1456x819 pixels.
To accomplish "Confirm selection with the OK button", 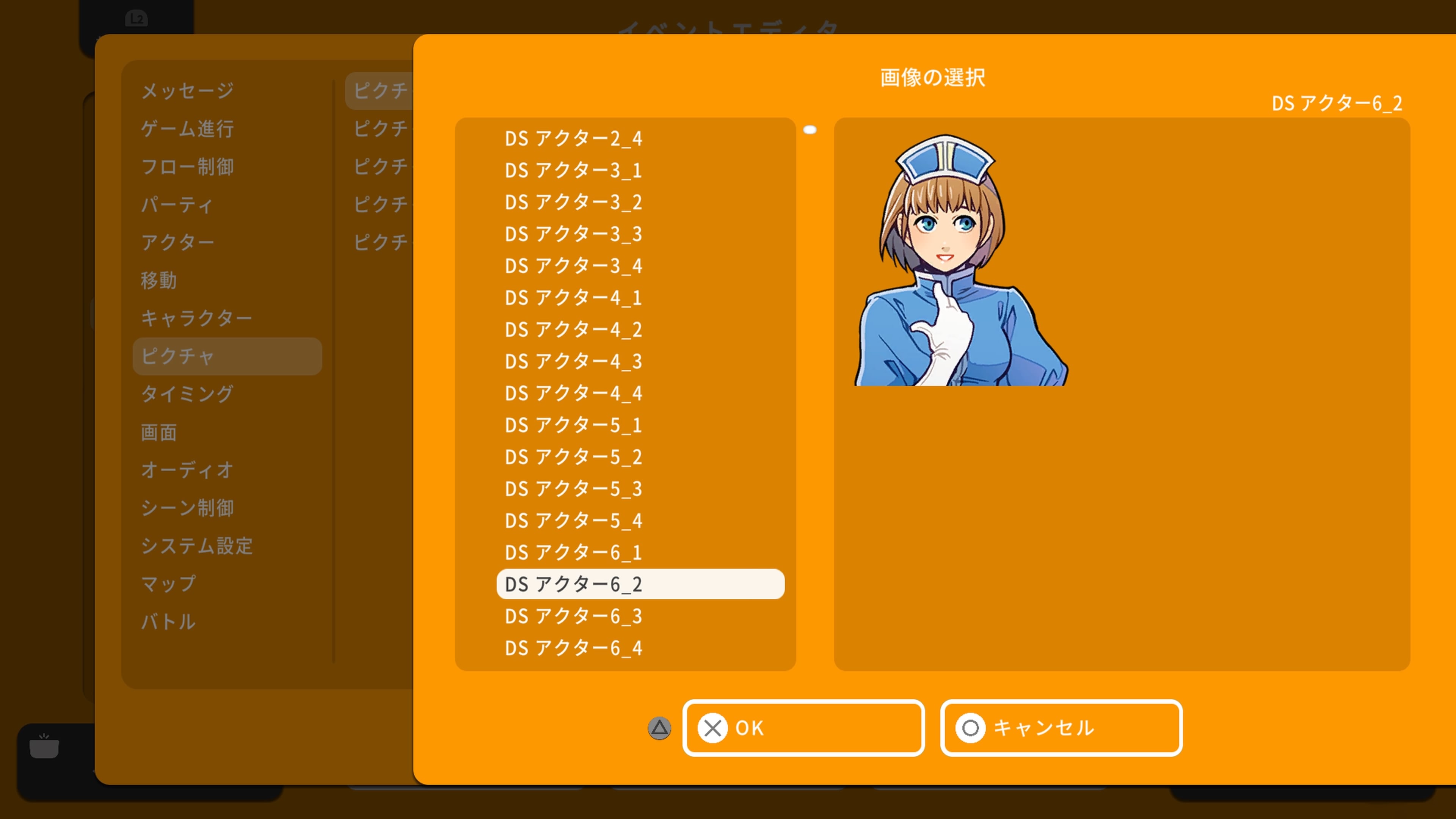I will tap(803, 728).
